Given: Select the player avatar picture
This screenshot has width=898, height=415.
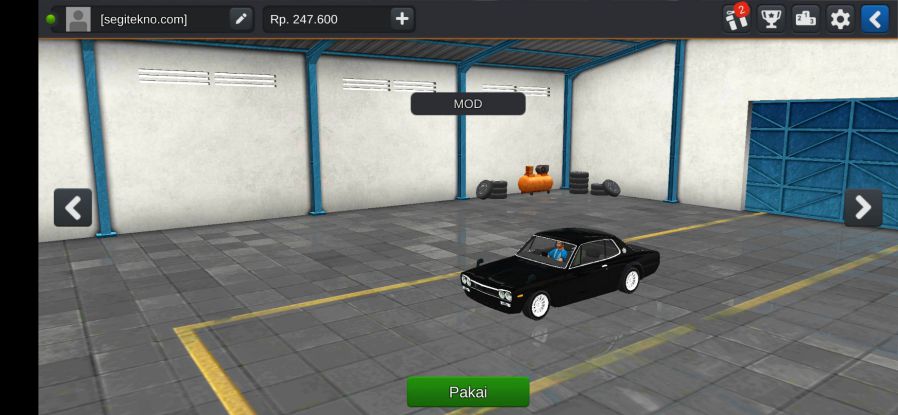Looking at the screenshot, I should point(78,19).
